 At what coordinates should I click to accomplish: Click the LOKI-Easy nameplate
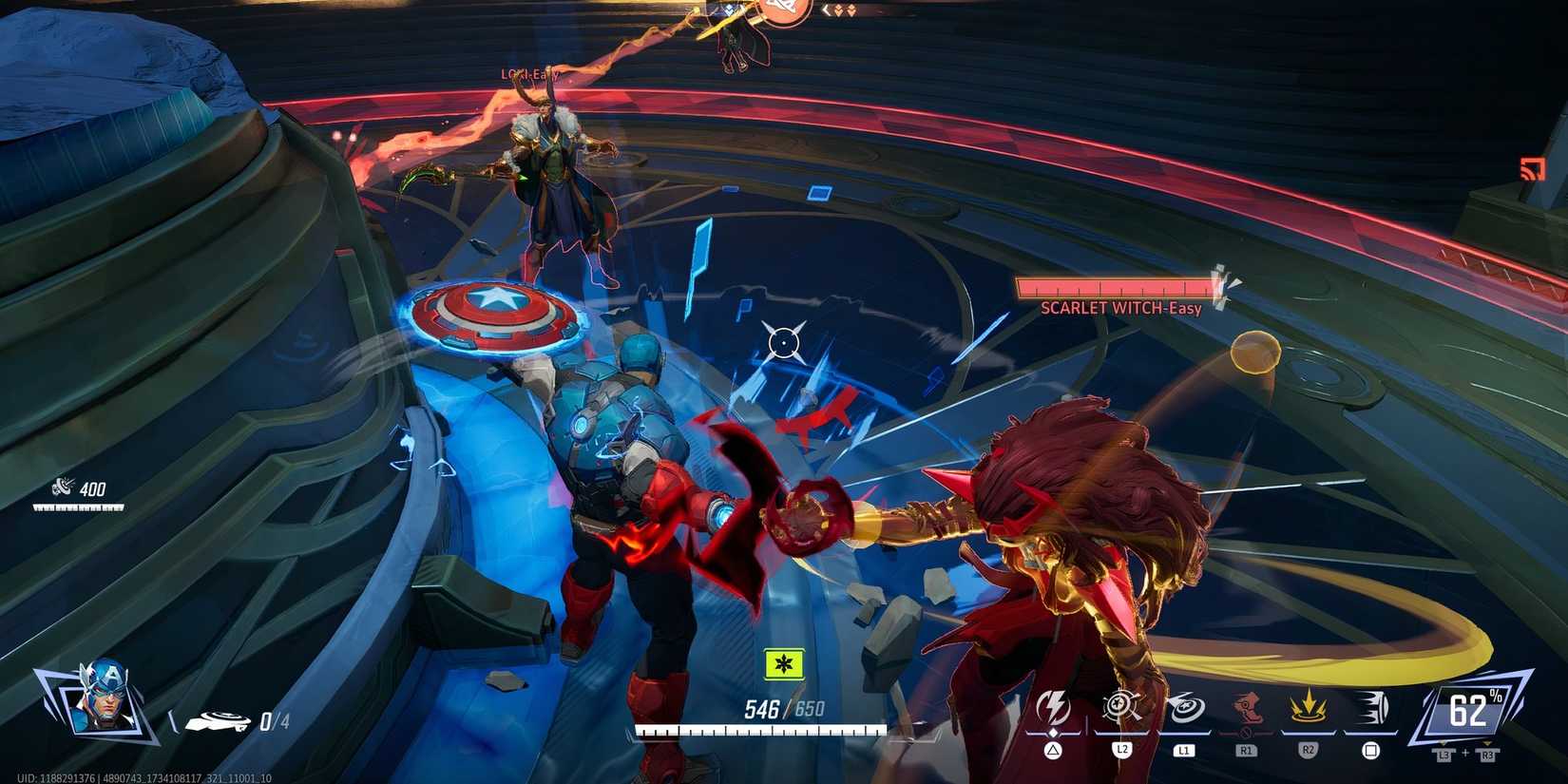pyautogui.click(x=529, y=73)
